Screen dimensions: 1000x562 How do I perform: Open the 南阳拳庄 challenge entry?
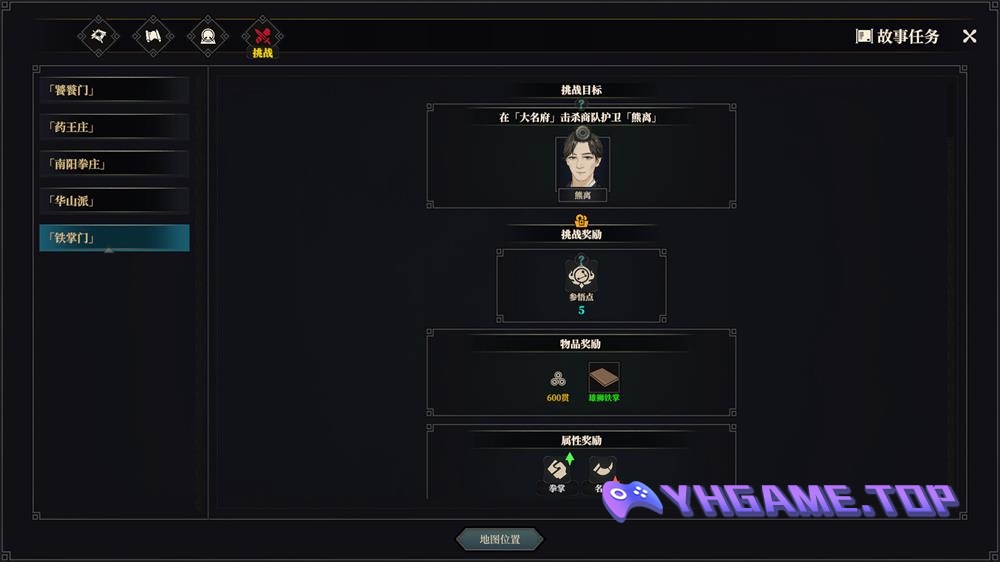[113, 164]
